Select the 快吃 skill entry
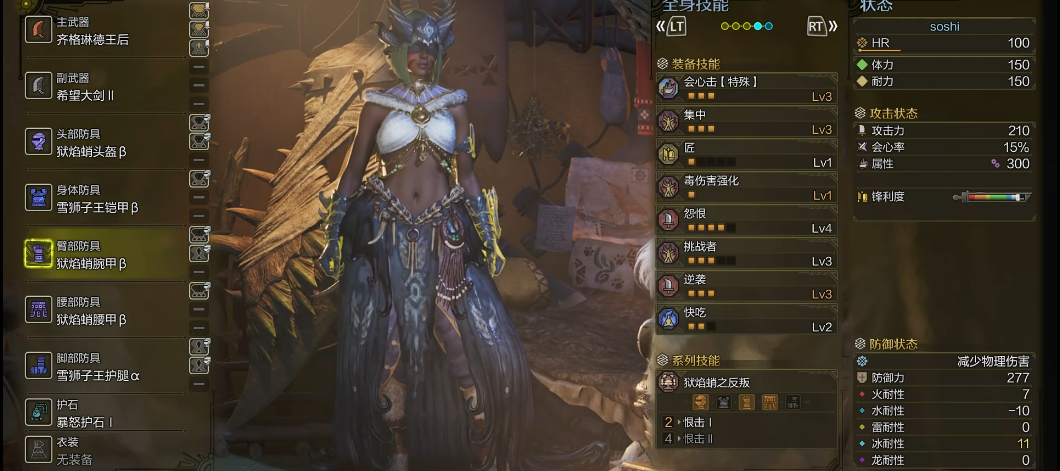 (746, 319)
